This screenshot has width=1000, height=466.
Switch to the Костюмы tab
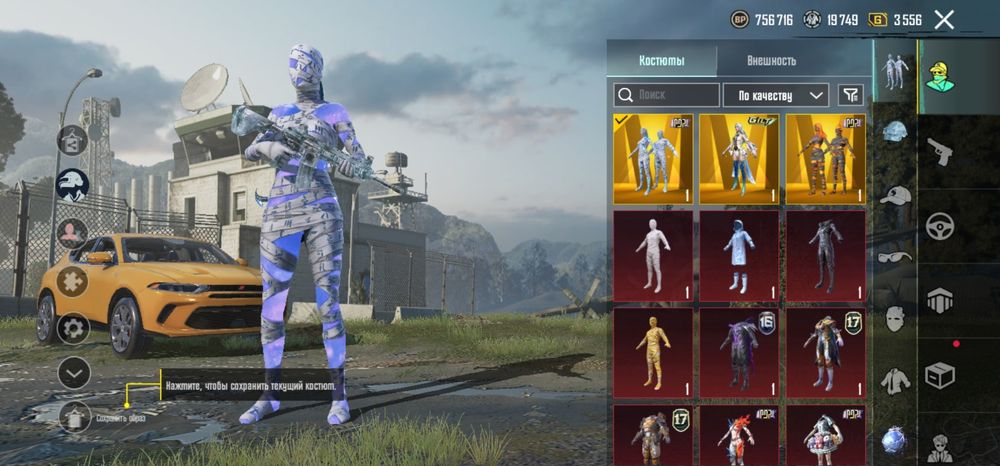point(662,61)
